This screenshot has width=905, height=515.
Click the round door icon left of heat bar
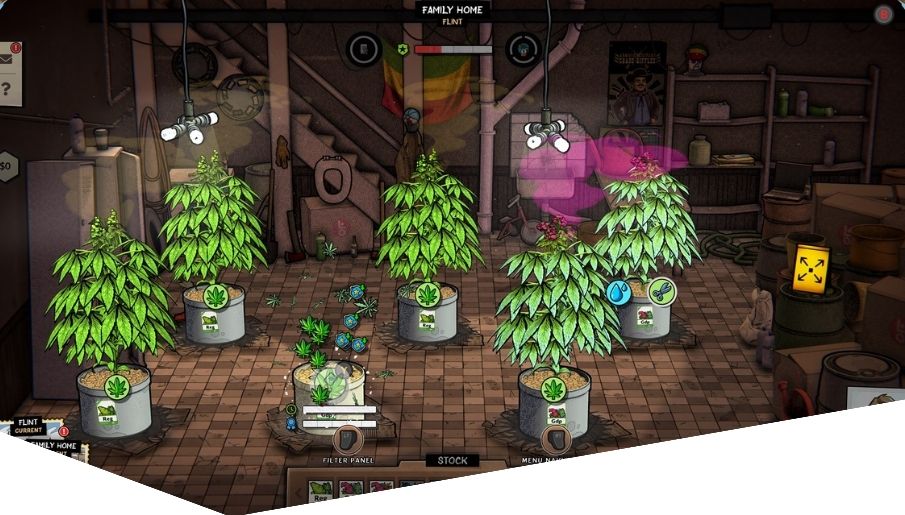pyautogui.click(x=363, y=48)
